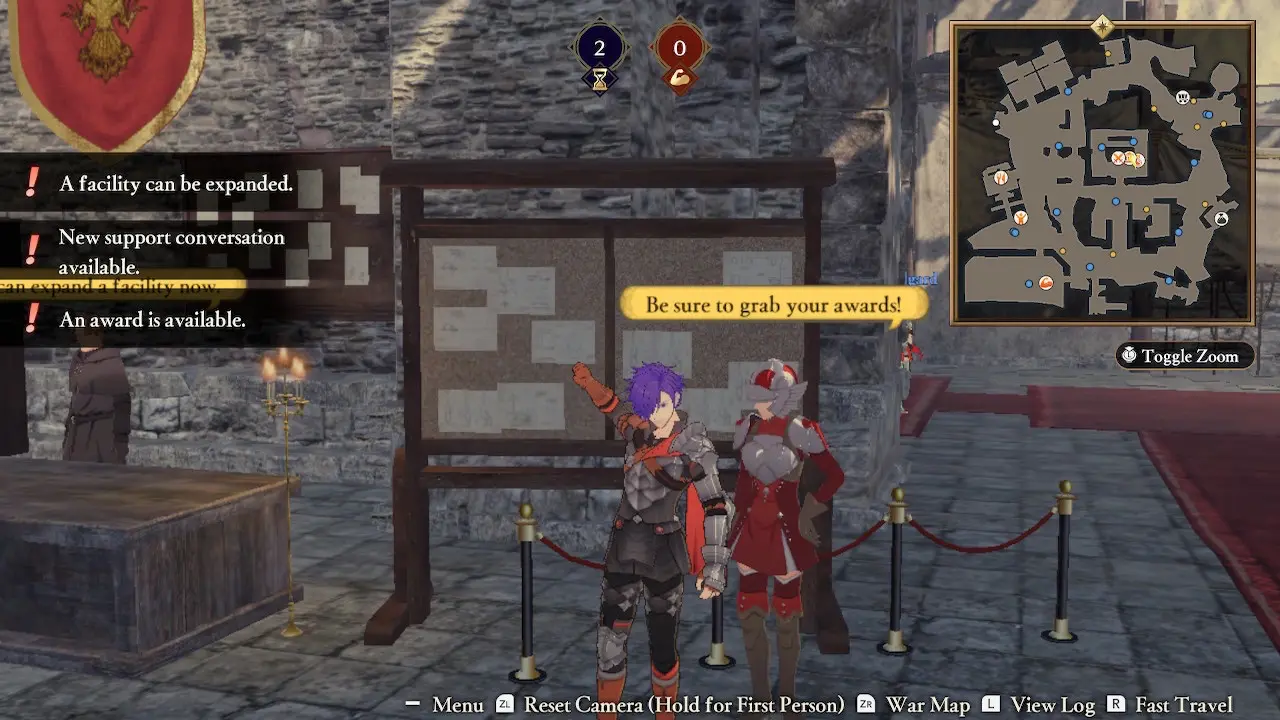Screen dimensions: 1280x720
Task: Click the swirl shop marker near the minimap bottom
Action: click(1045, 283)
